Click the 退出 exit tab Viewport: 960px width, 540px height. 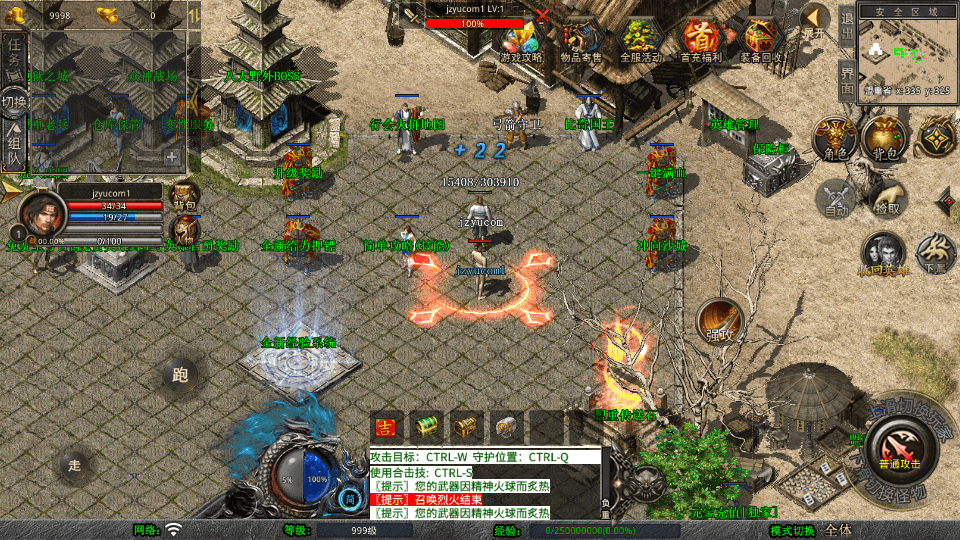click(x=846, y=20)
